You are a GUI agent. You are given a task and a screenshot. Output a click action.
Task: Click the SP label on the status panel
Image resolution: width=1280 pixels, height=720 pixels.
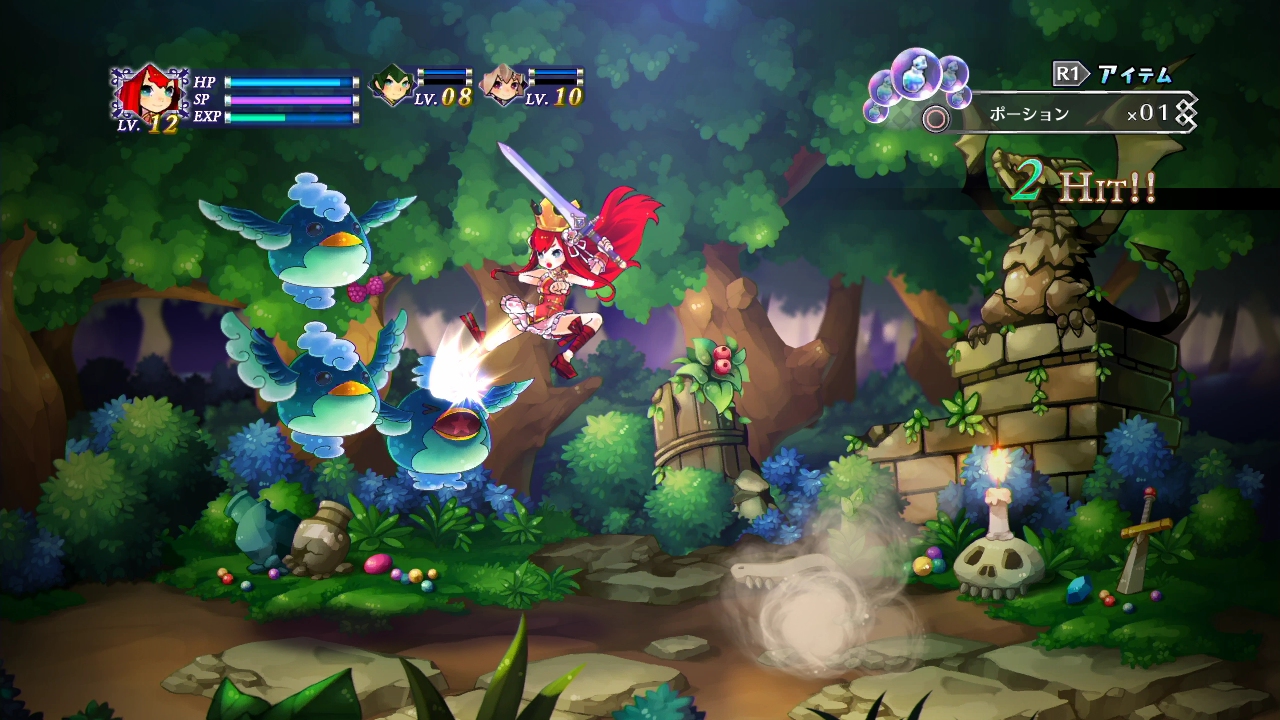(201, 100)
